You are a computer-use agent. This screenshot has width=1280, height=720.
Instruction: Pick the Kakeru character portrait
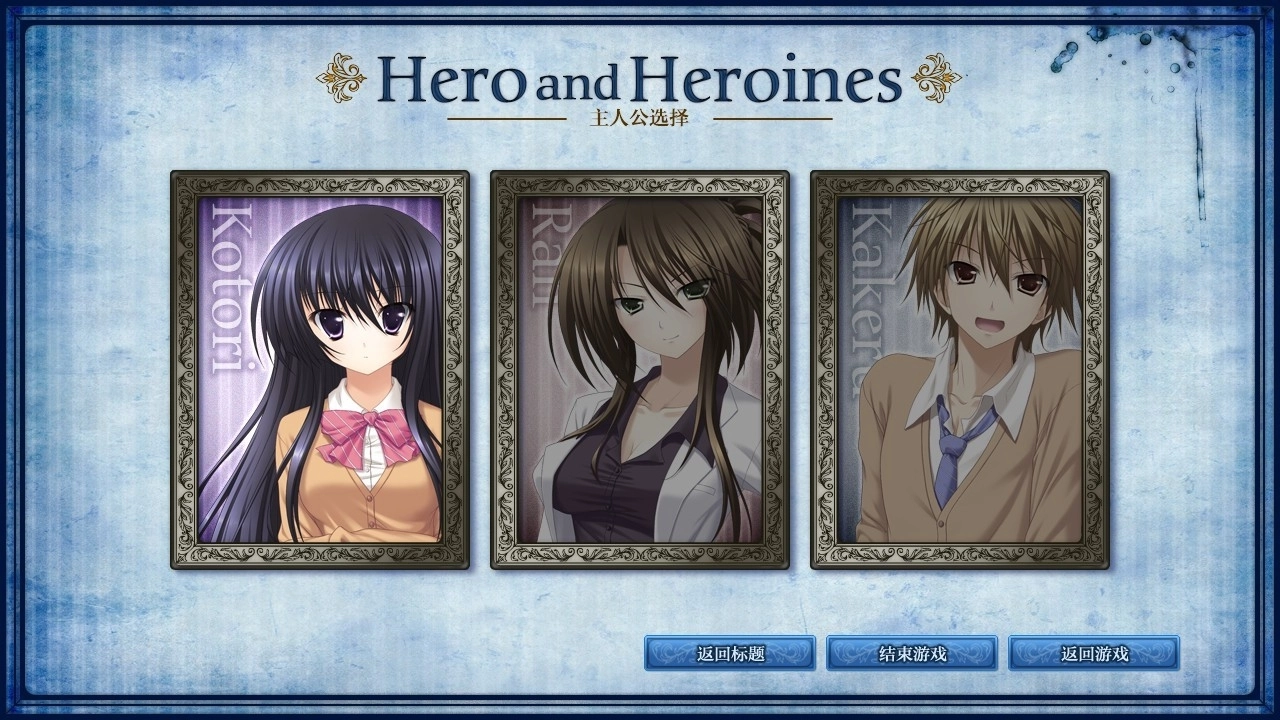click(x=960, y=370)
